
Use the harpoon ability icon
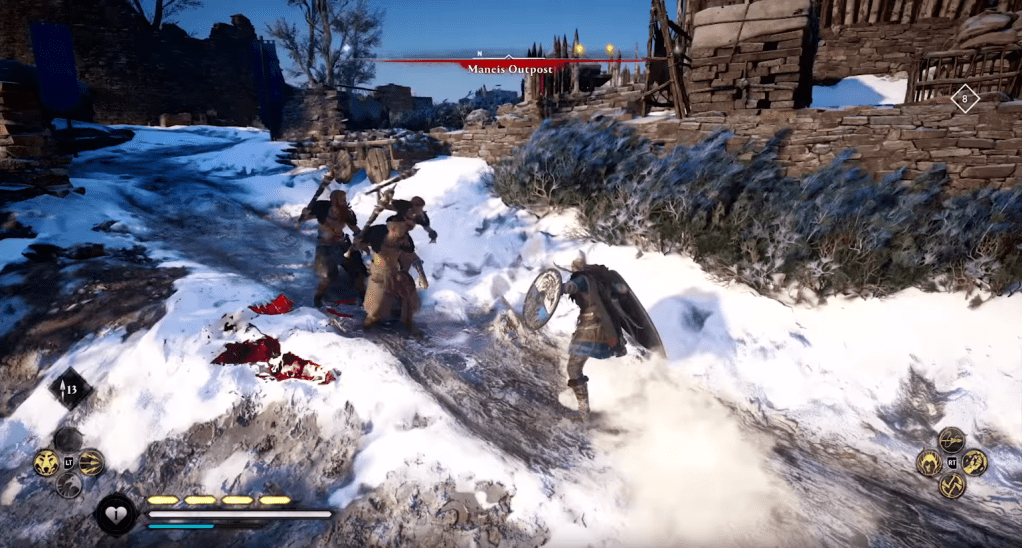click(951, 440)
